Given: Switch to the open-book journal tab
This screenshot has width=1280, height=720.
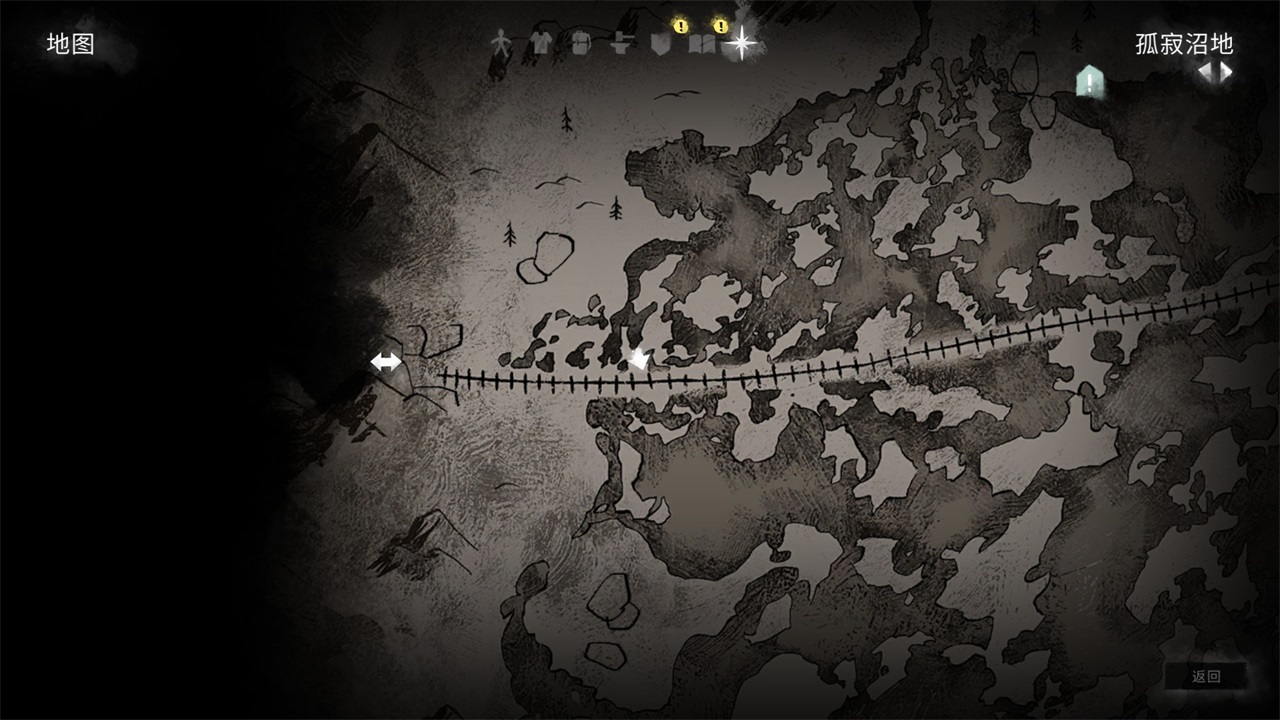Looking at the screenshot, I should tap(701, 43).
